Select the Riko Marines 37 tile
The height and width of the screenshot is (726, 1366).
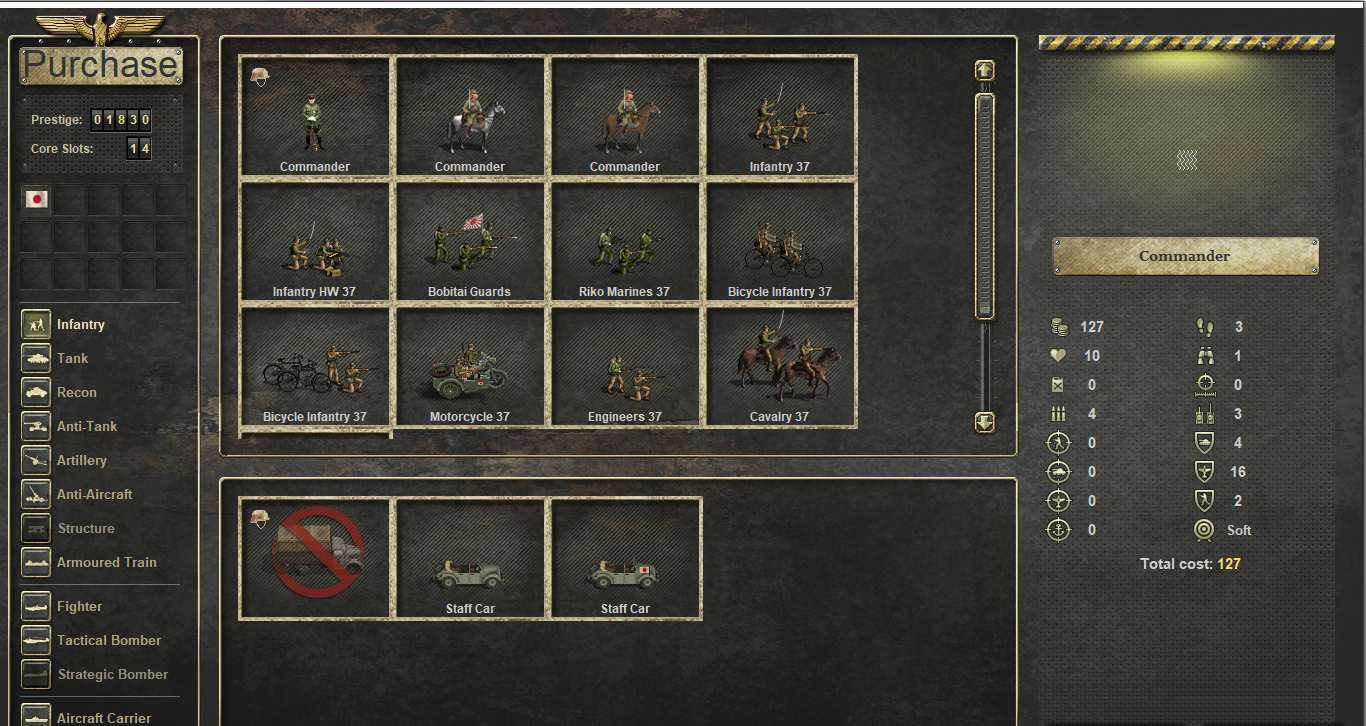[625, 242]
